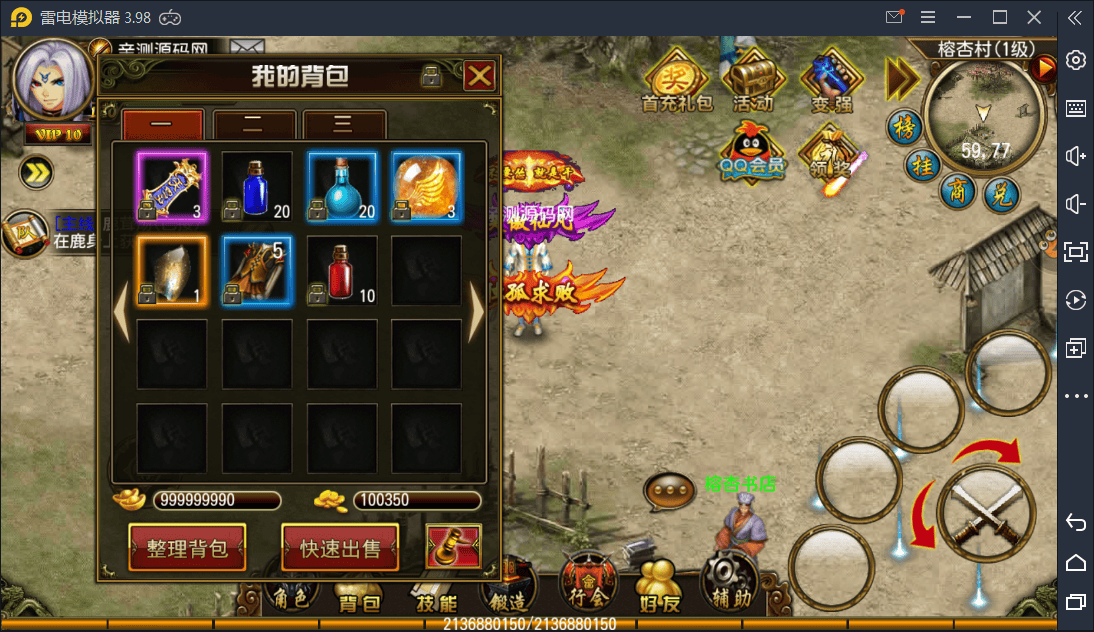The width and height of the screenshot is (1094, 632).
Task: Open the red auction gavel button
Action: [453, 546]
